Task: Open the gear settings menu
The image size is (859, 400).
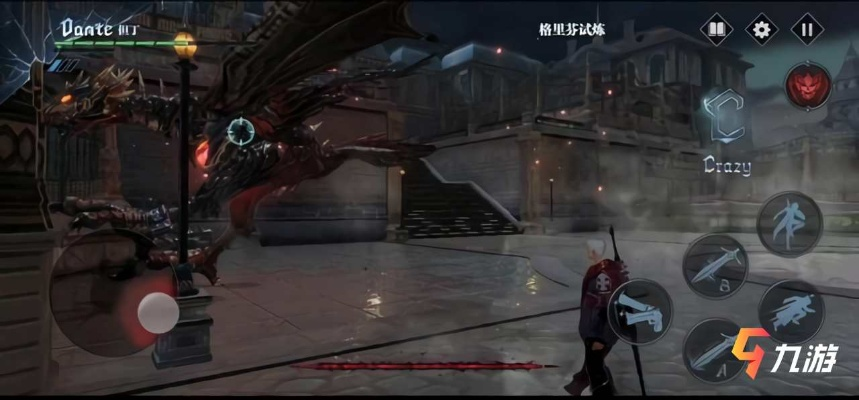Action: (762, 29)
